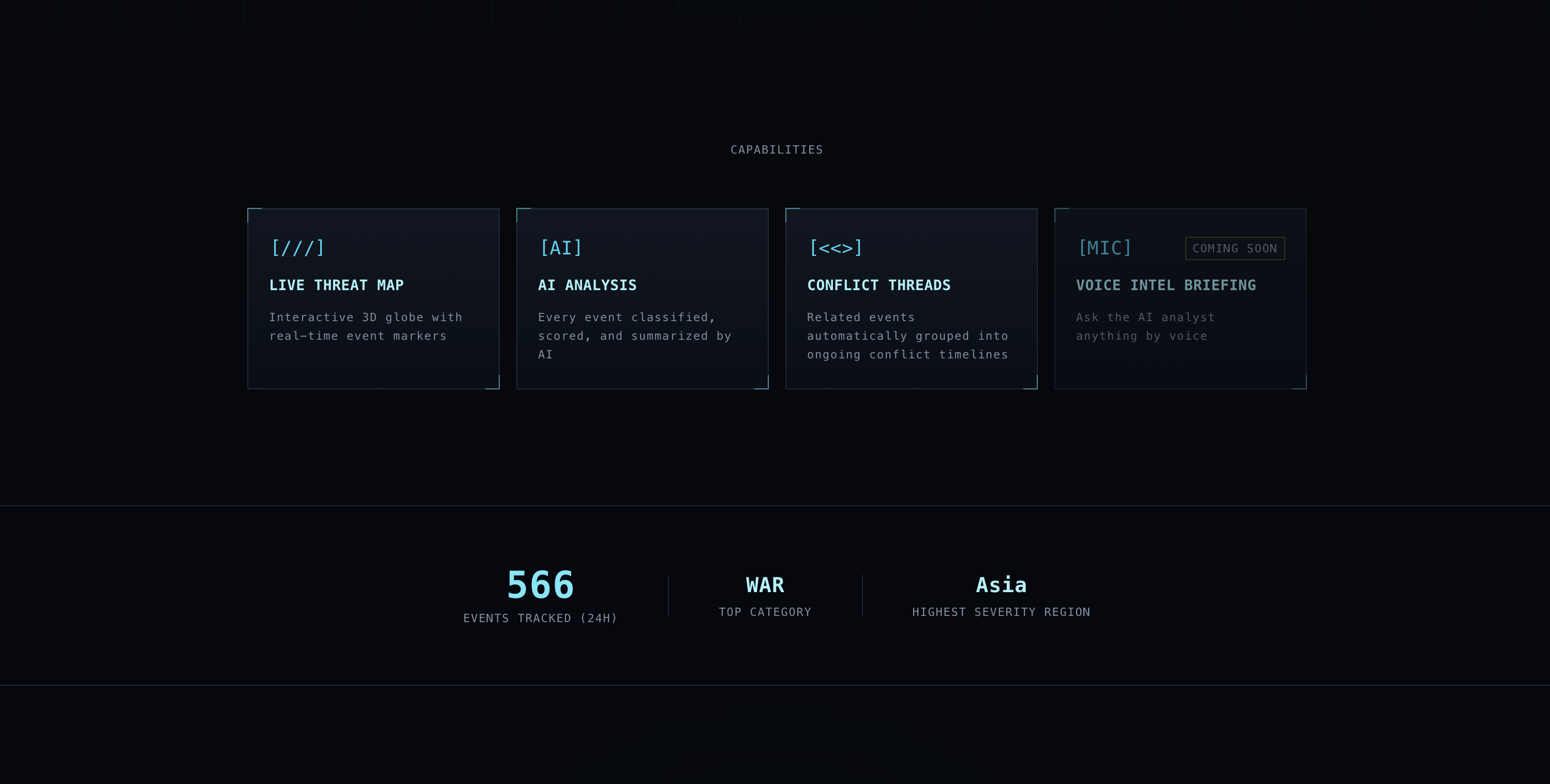
Task: Click the CAPABILITIES section heading
Action: click(x=776, y=149)
